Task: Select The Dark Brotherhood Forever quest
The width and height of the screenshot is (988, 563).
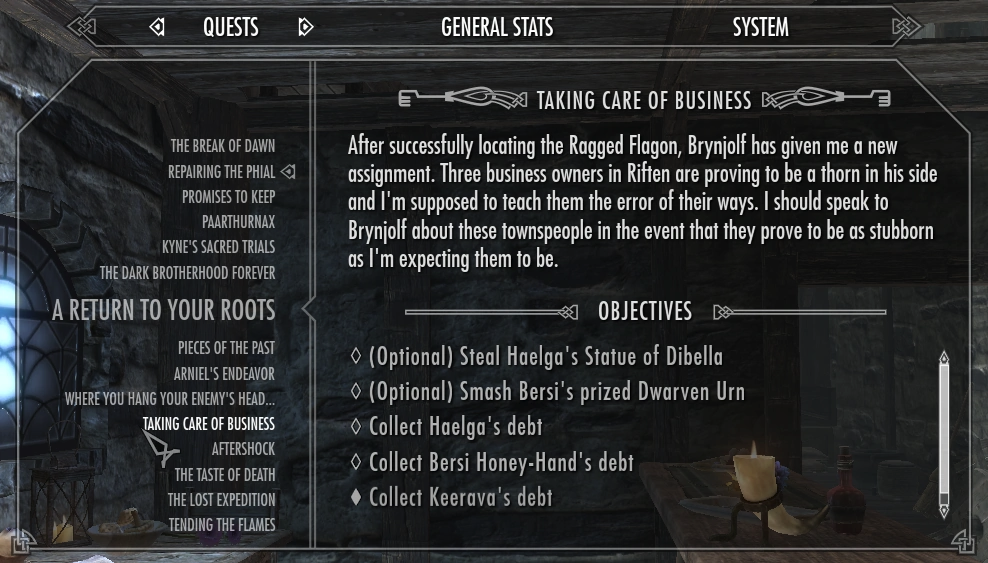Action: pyautogui.click(x=187, y=272)
